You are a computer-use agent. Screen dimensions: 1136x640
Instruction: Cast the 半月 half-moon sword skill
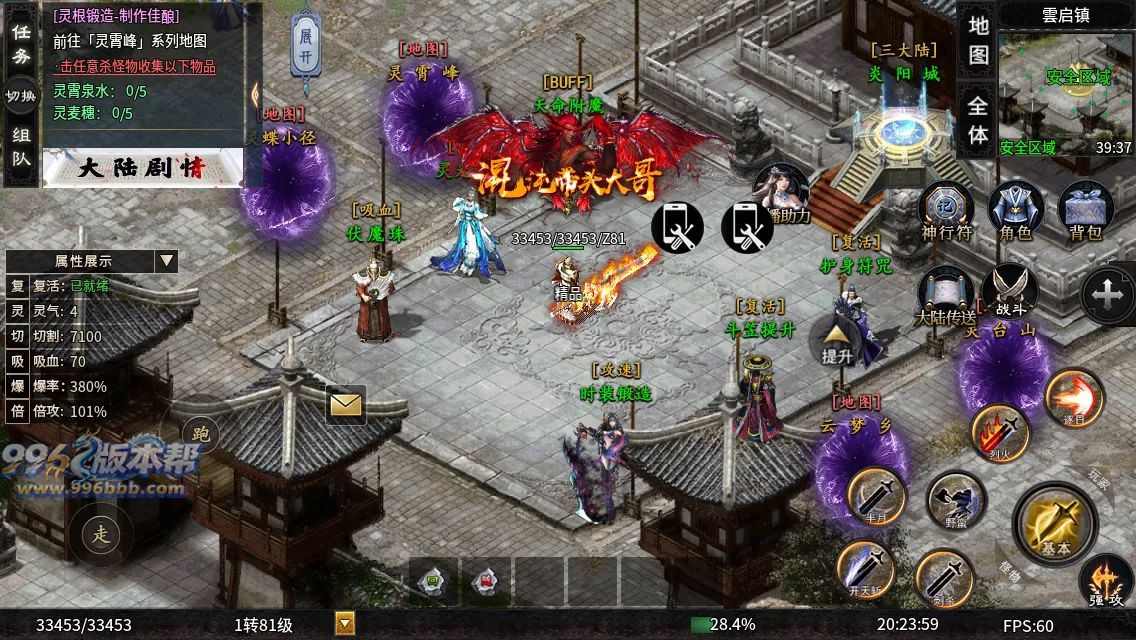point(876,497)
